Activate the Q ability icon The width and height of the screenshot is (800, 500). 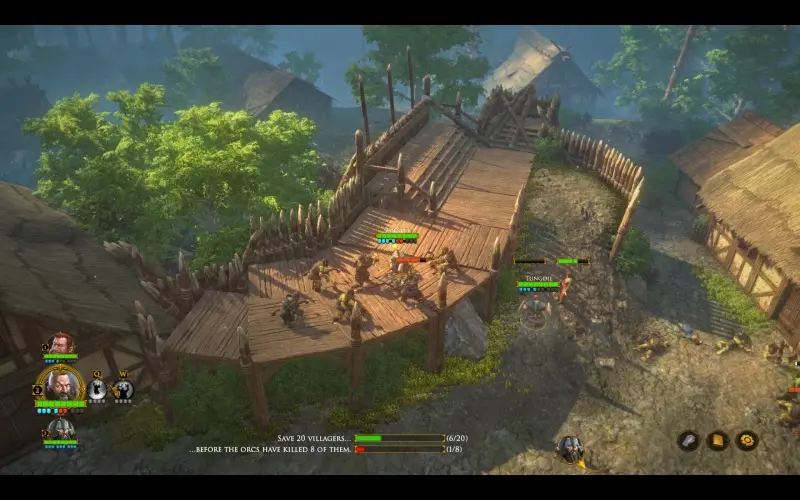coord(97,390)
